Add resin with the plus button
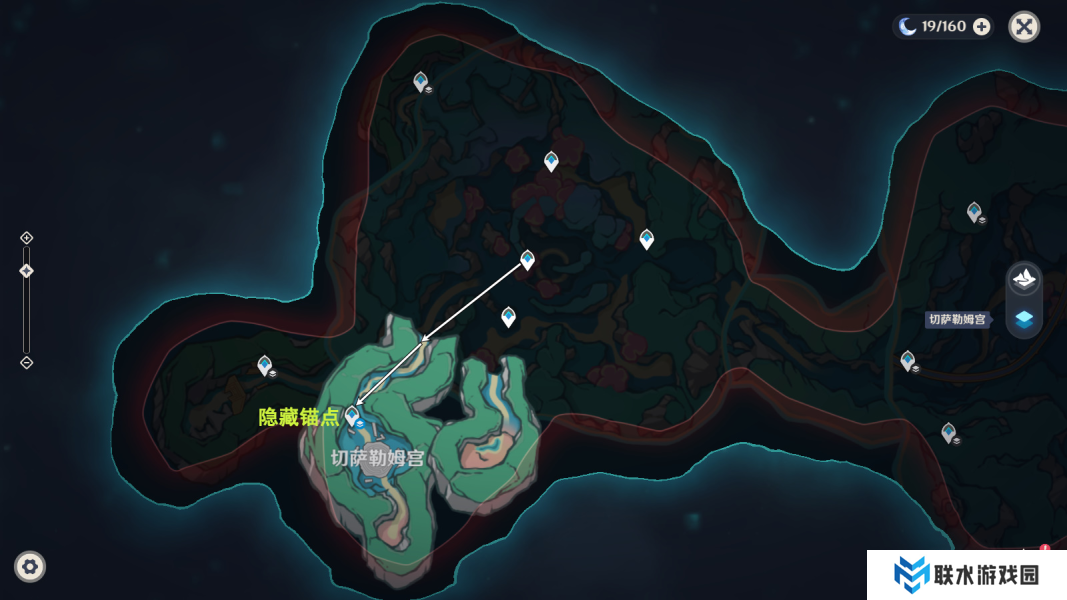The height and width of the screenshot is (600, 1067). coord(982,27)
